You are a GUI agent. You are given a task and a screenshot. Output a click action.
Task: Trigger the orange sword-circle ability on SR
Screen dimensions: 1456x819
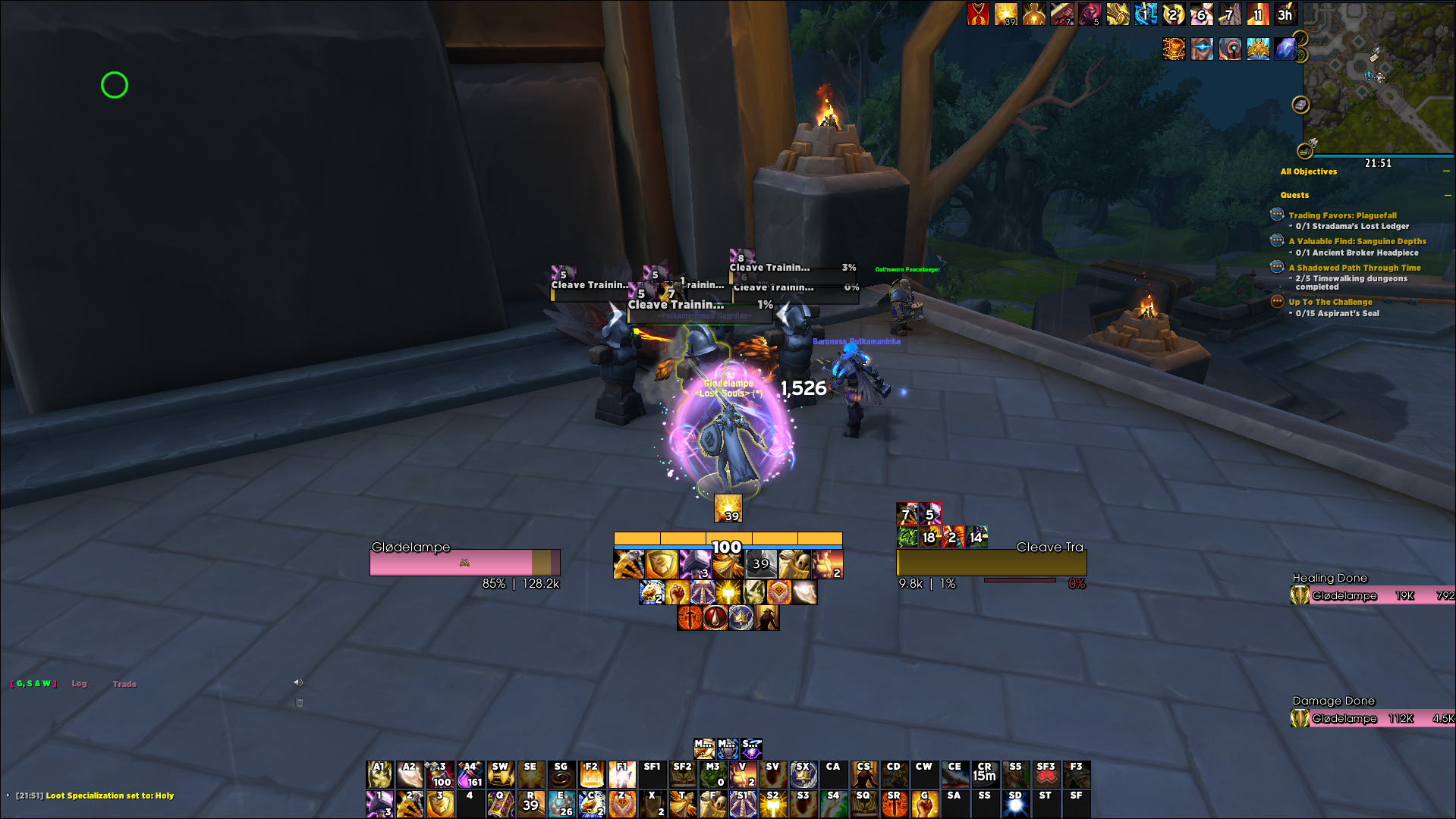(894, 804)
